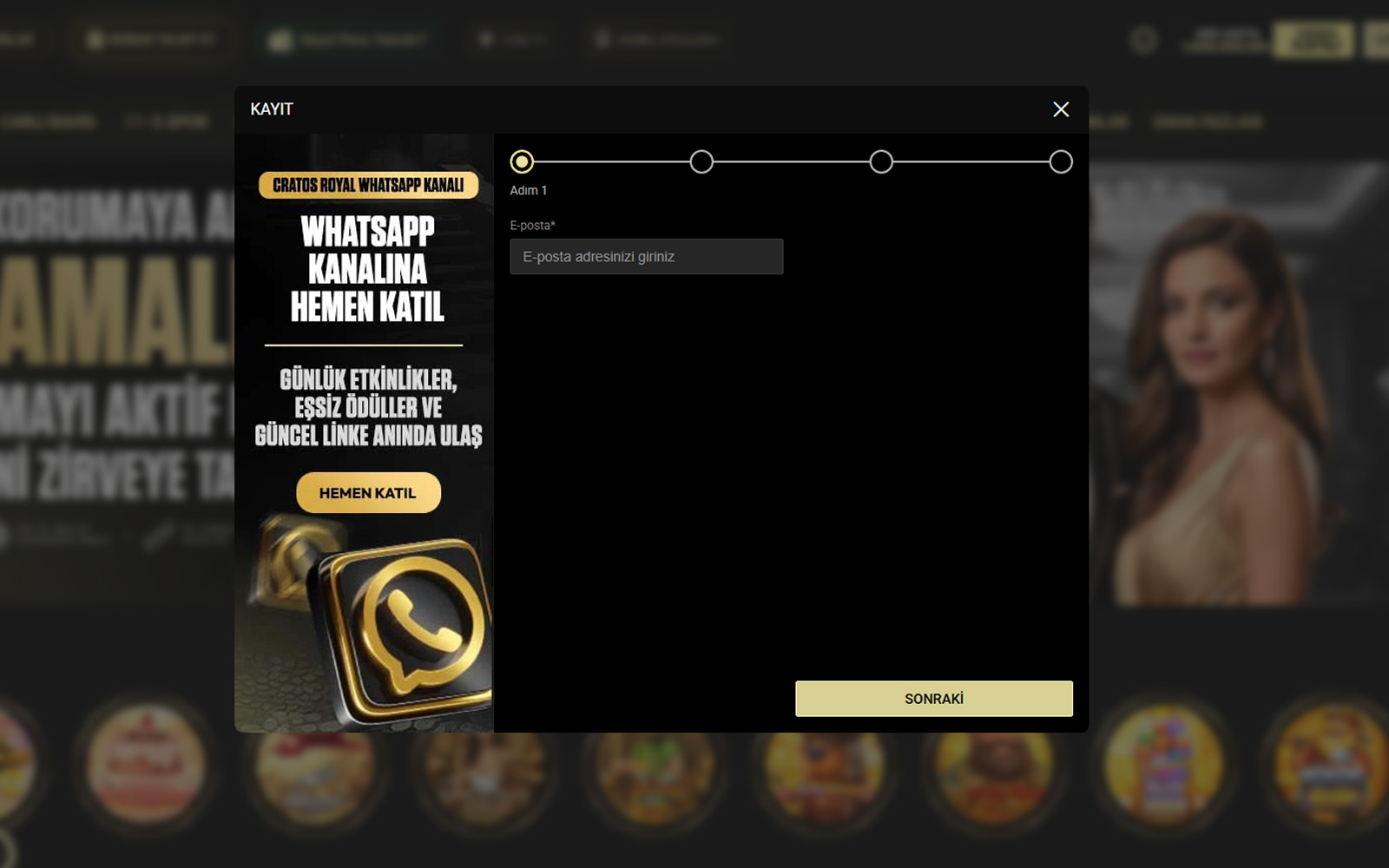Click the KAYIT dialog title
Screen dimensions: 1389x868
click(269, 109)
